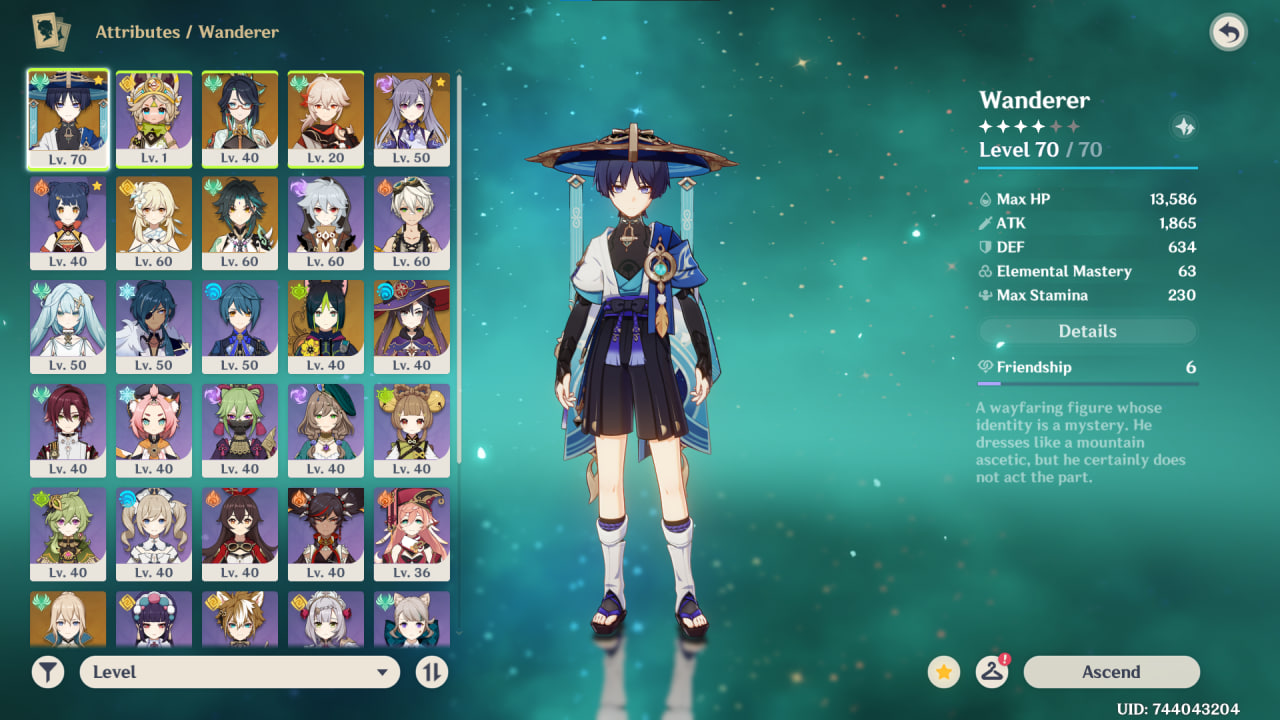
Task: Select the Lv. 70 Wanderer portrait
Action: click(68, 118)
